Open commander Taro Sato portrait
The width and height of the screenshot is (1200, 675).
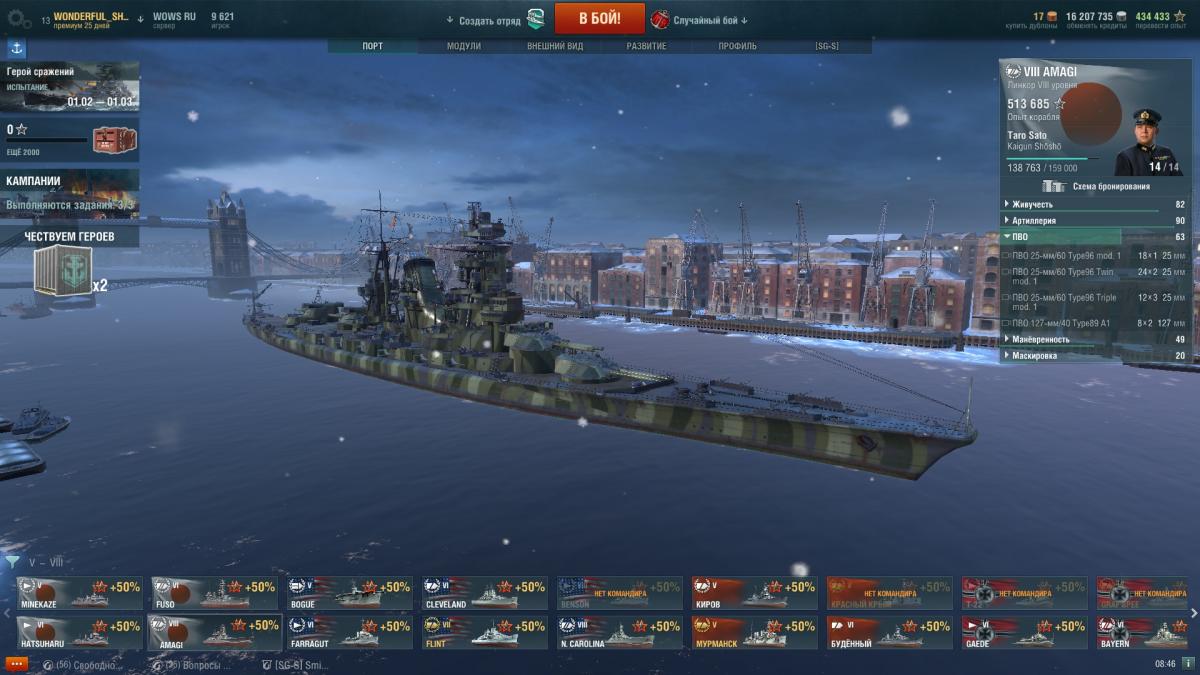point(1148,140)
